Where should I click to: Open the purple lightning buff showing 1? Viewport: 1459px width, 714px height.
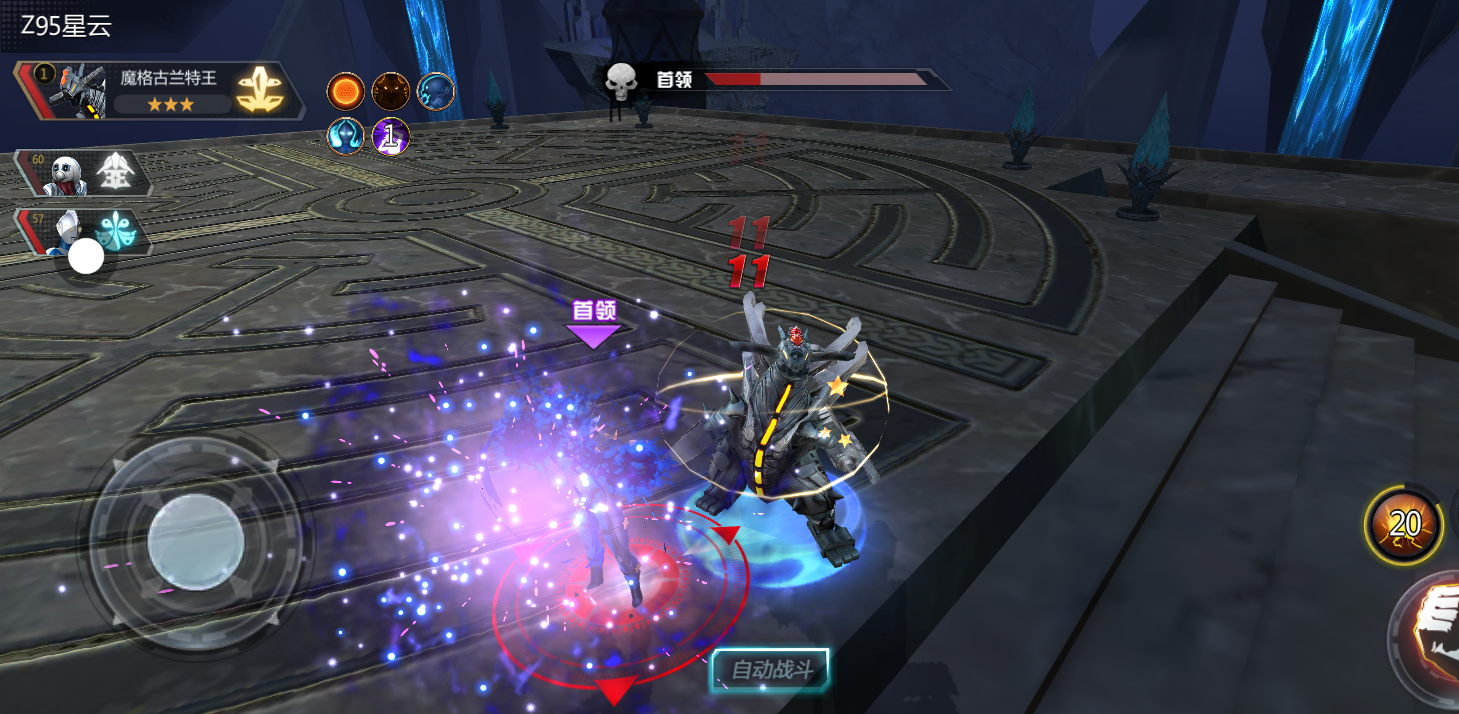pos(391,136)
